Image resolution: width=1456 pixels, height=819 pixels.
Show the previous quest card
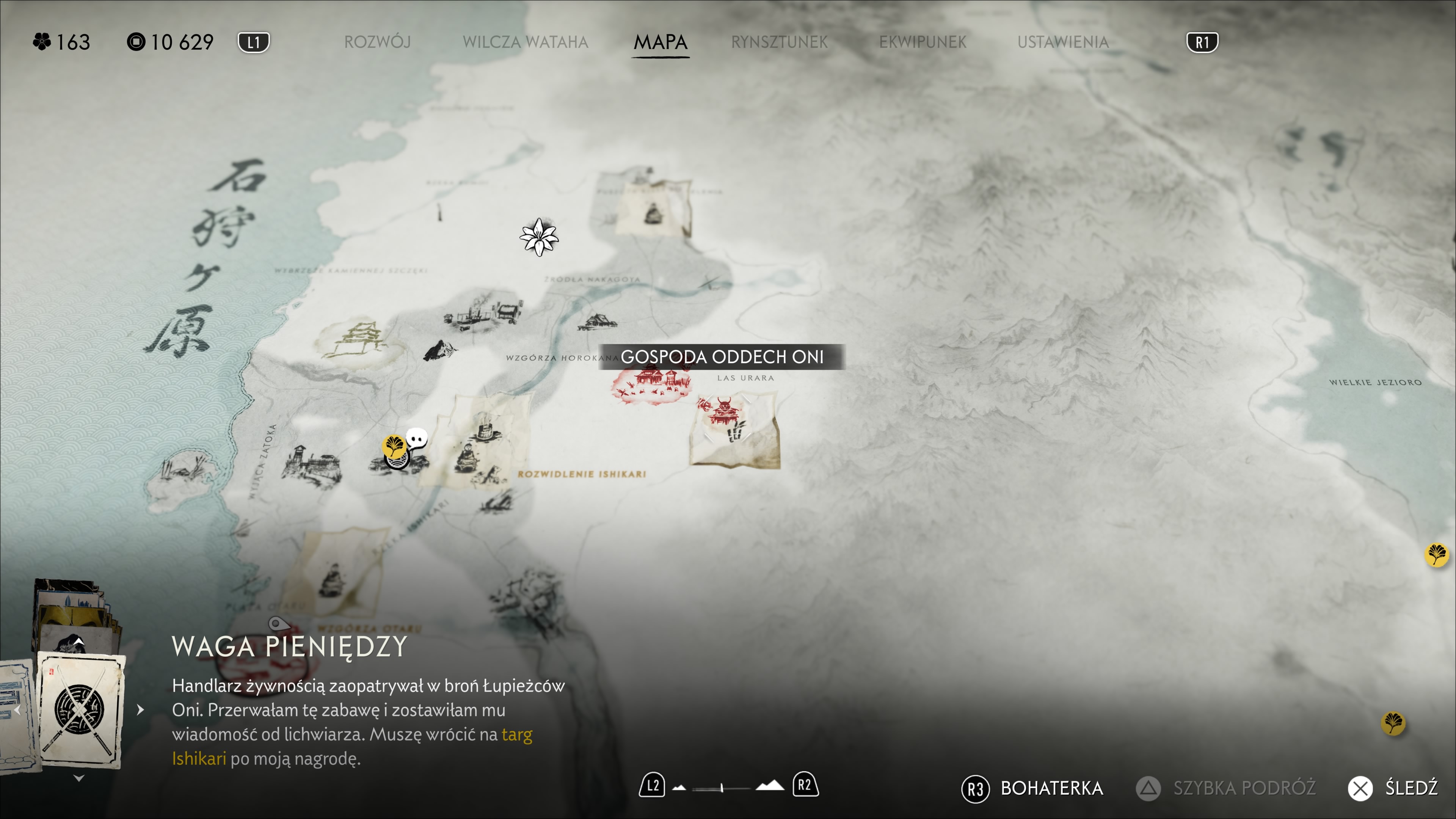tap(17, 710)
